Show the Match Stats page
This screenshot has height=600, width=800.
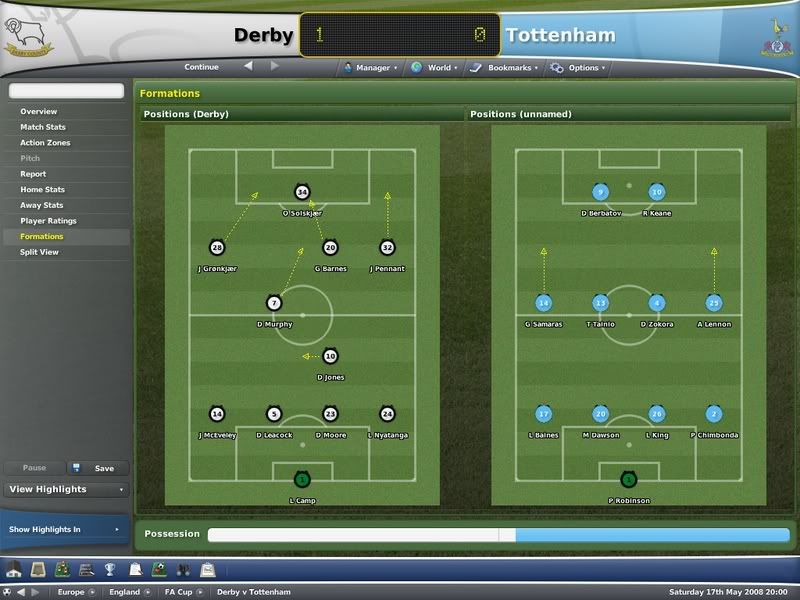click(43, 127)
